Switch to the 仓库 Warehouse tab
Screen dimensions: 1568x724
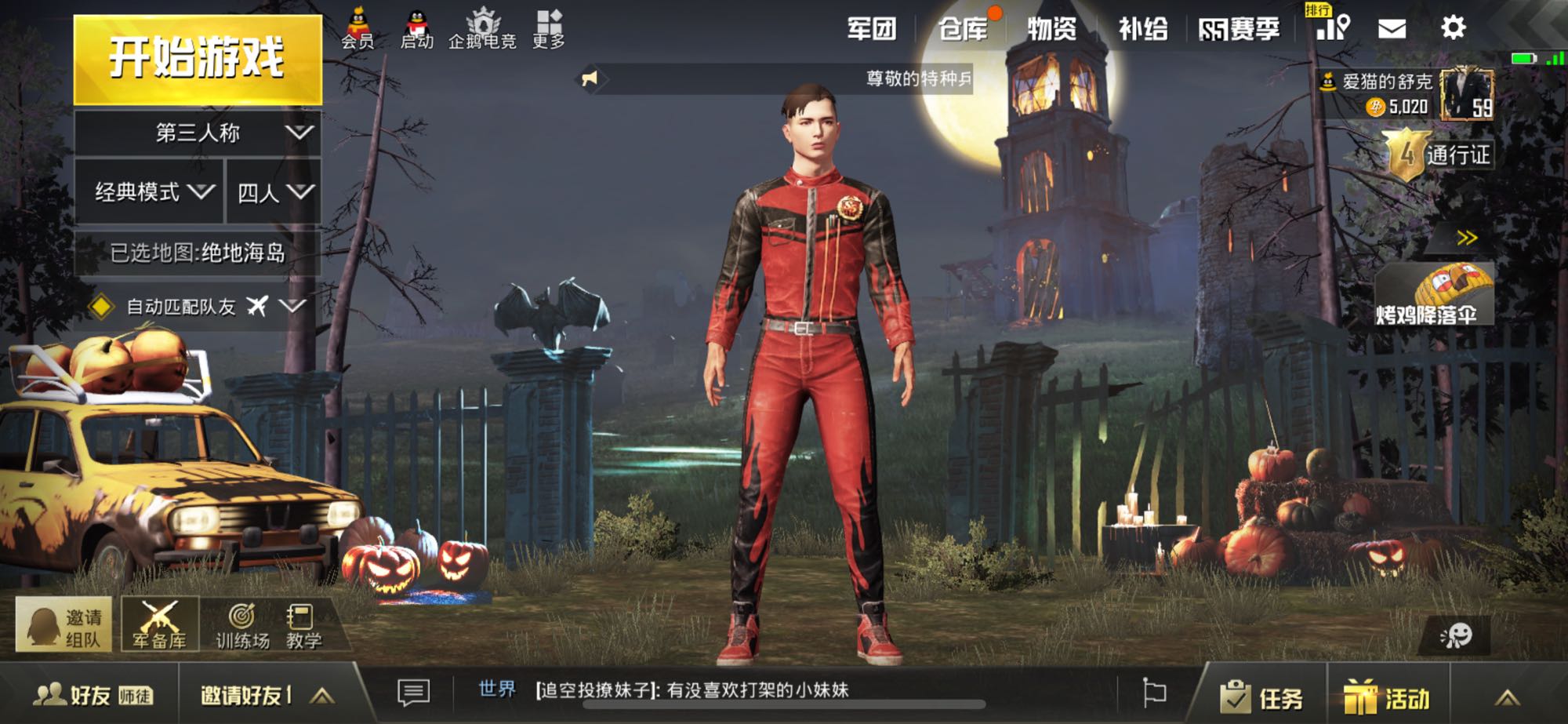click(964, 30)
